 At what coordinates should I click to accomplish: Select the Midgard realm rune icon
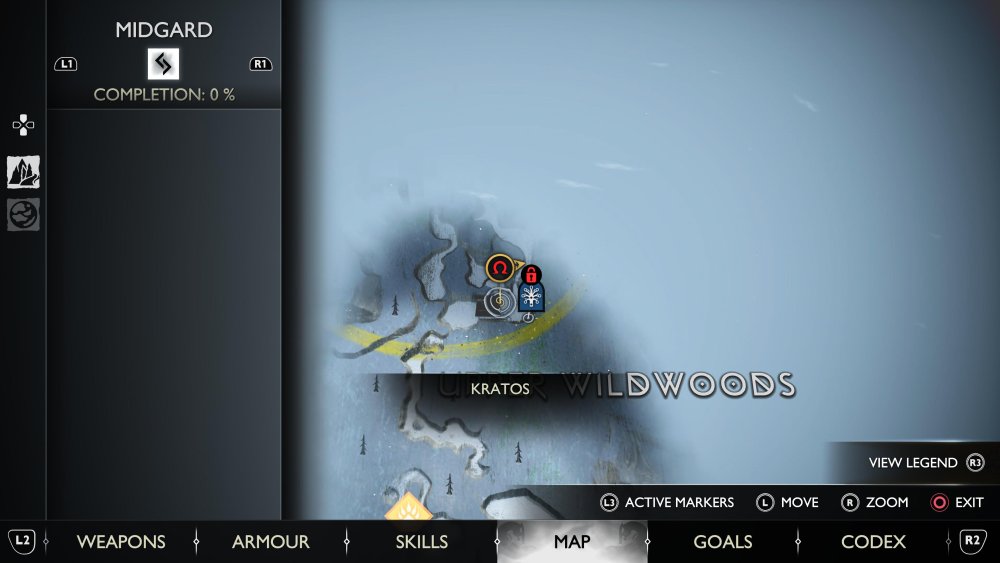[x=163, y=64]
